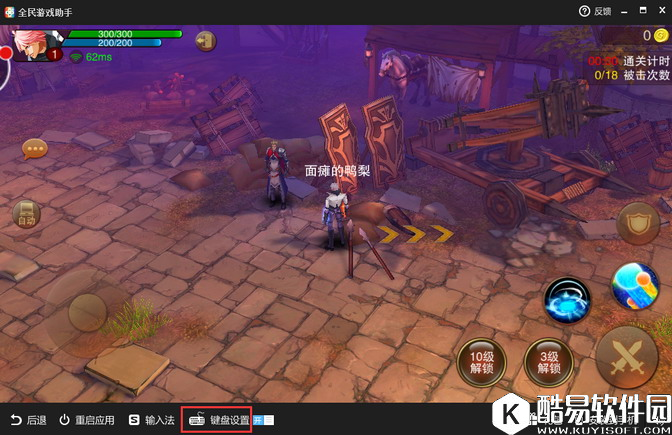Go back with the 后退 button

click(x=29, y=420)
